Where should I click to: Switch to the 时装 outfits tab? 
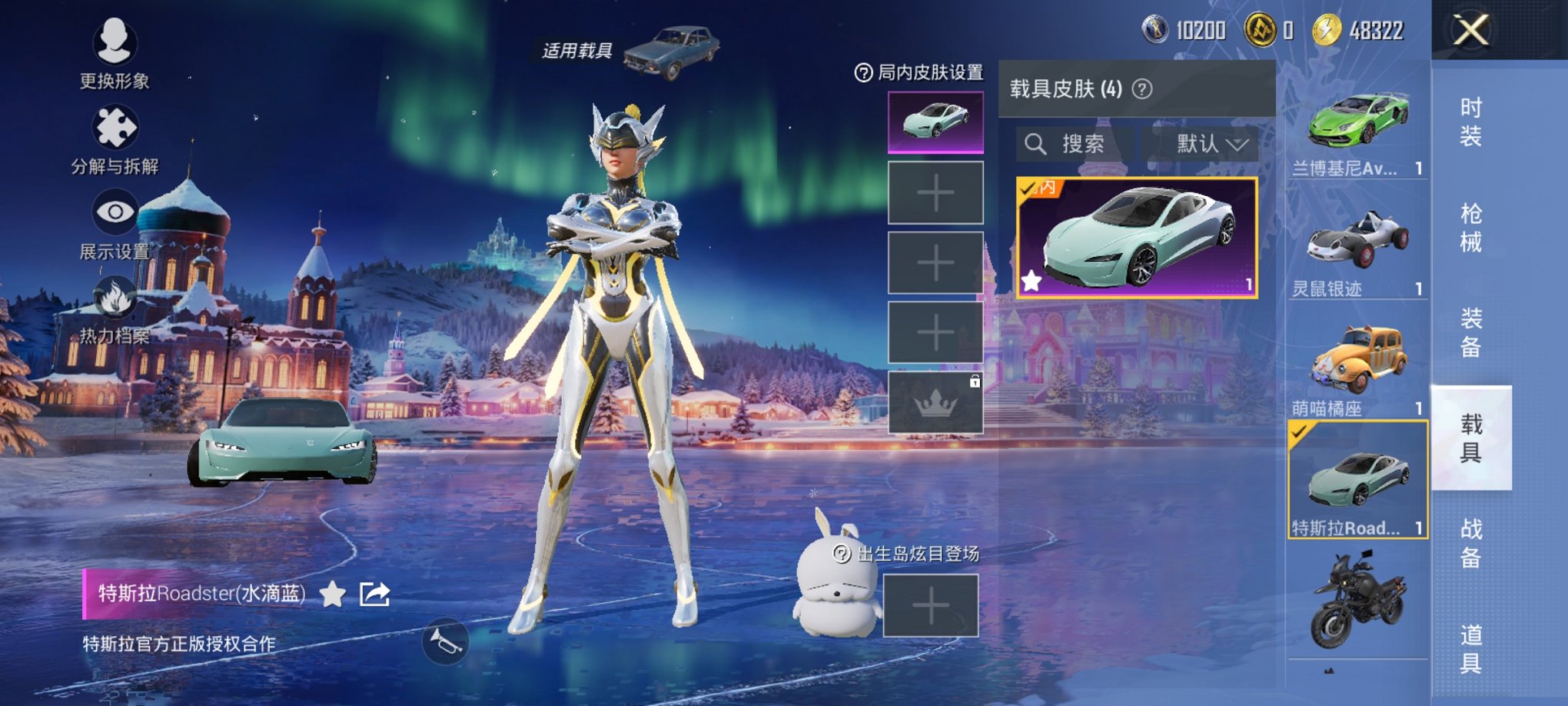(1470, 122)
